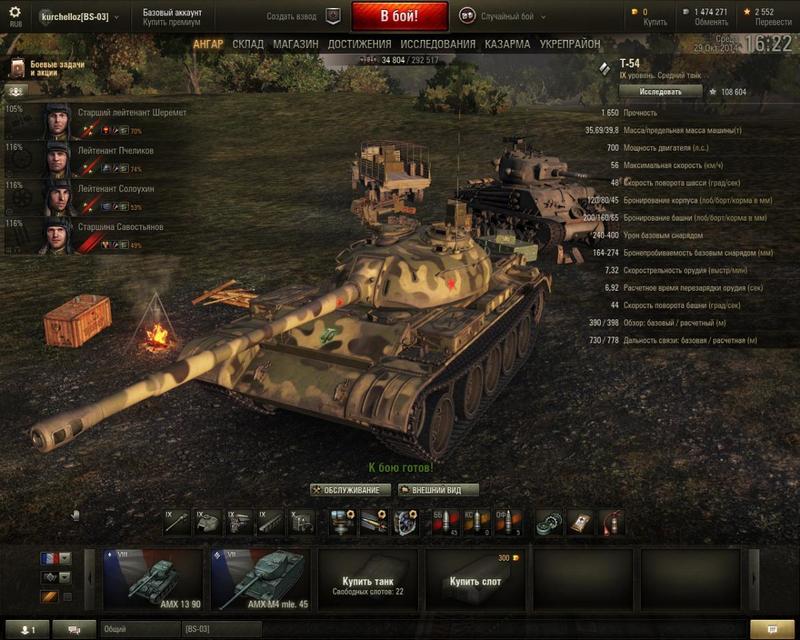Select the AMX 13 90 tank
The height and width of the screenshot is (640, 800).
(153, 579)
